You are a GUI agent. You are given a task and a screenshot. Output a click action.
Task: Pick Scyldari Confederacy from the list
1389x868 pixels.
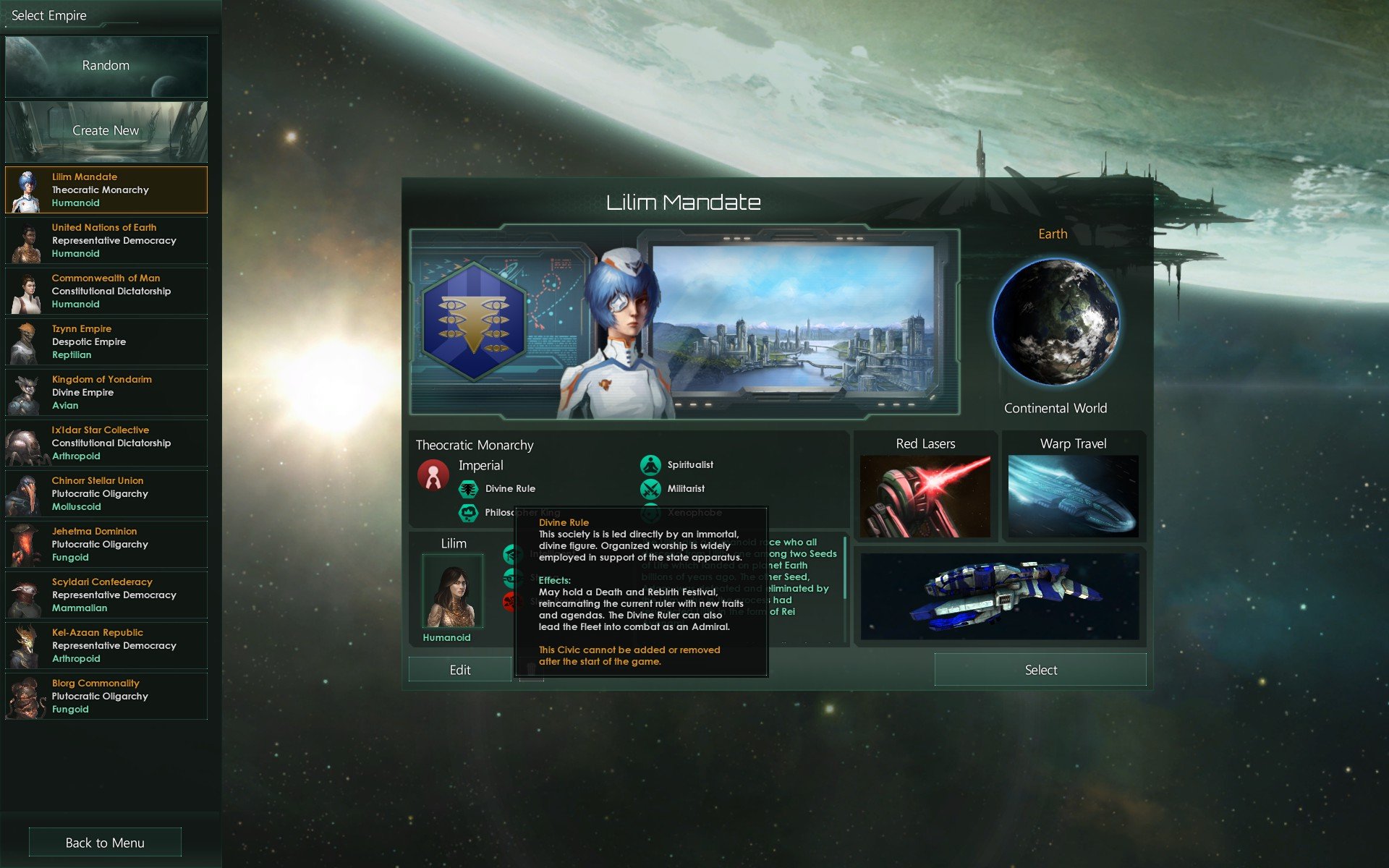coord(106,595)
